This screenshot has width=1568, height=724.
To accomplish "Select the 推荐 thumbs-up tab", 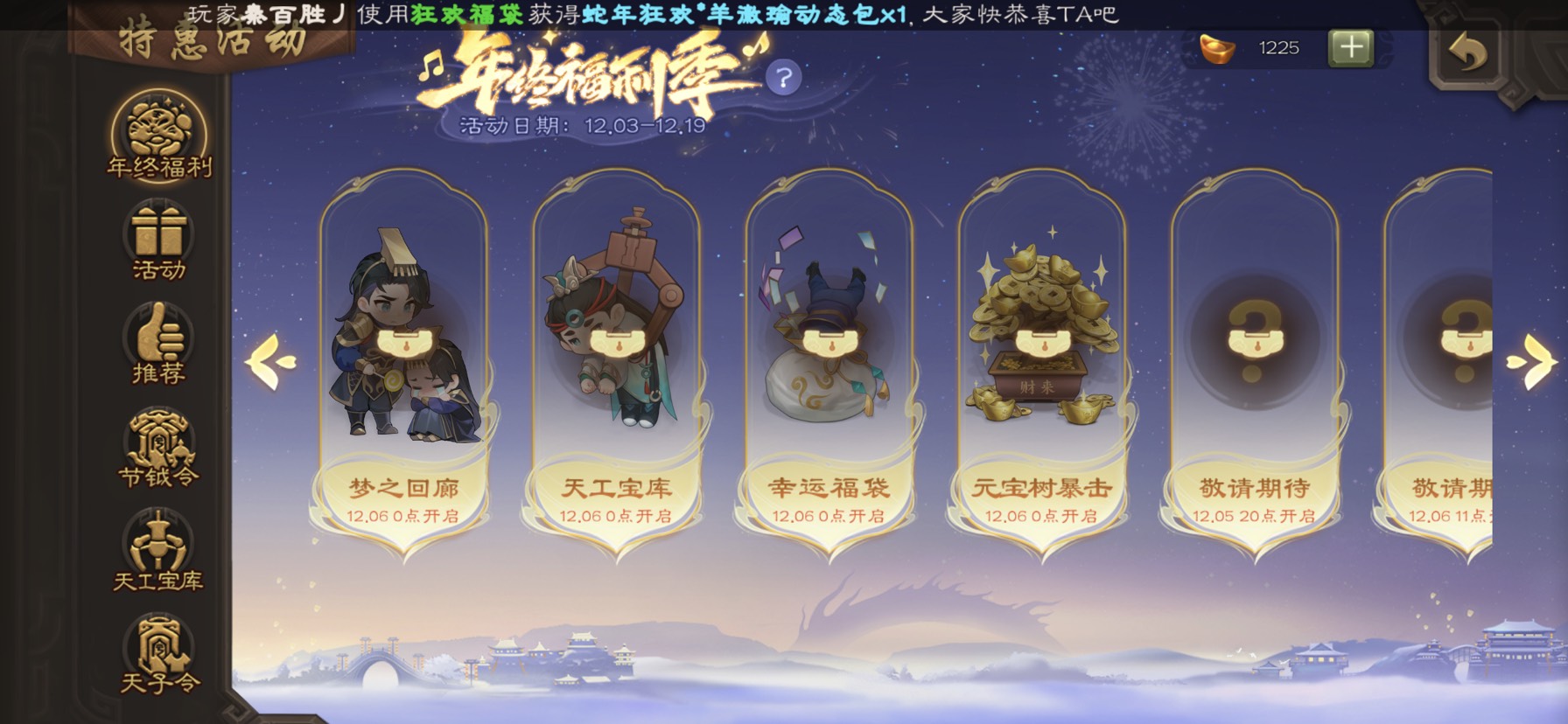I will coord(158,345).
